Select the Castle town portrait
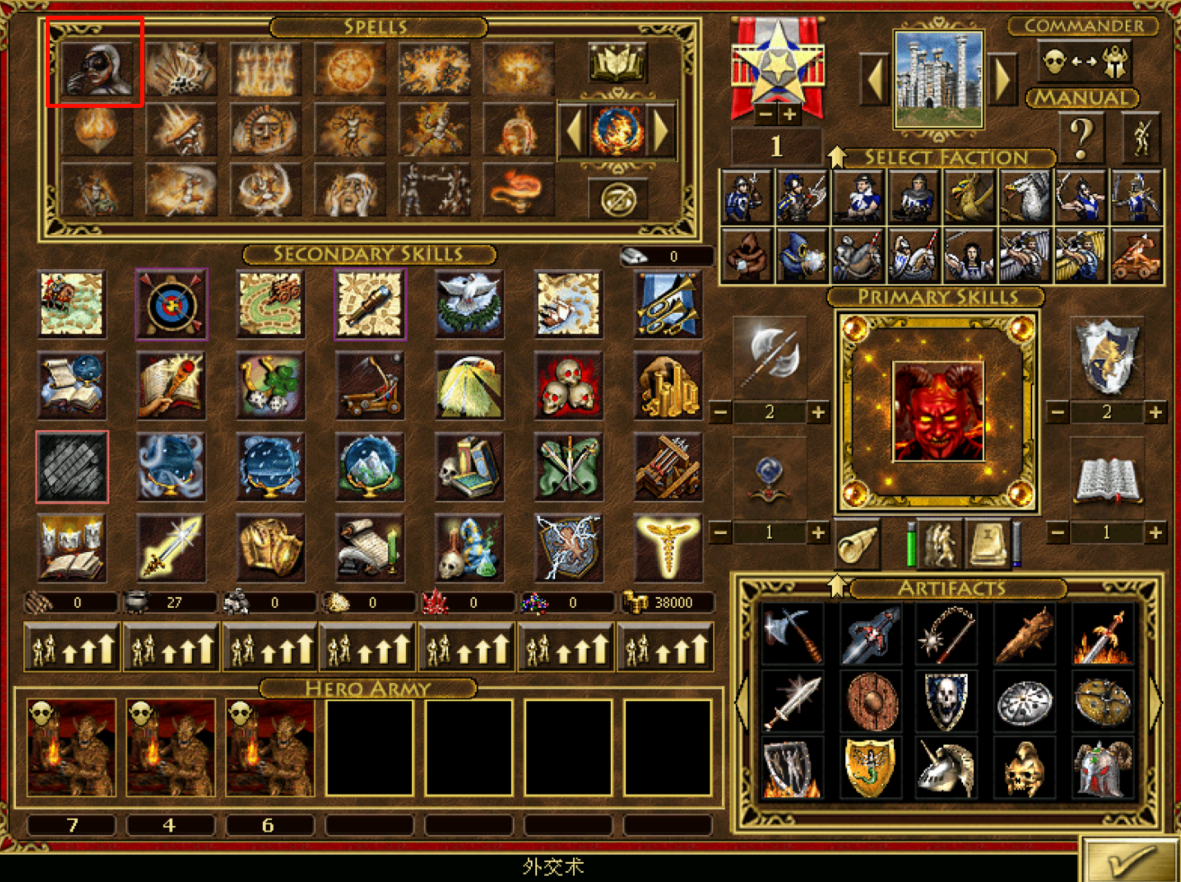Screen dimensions: 1181x882 pos(938,79)
